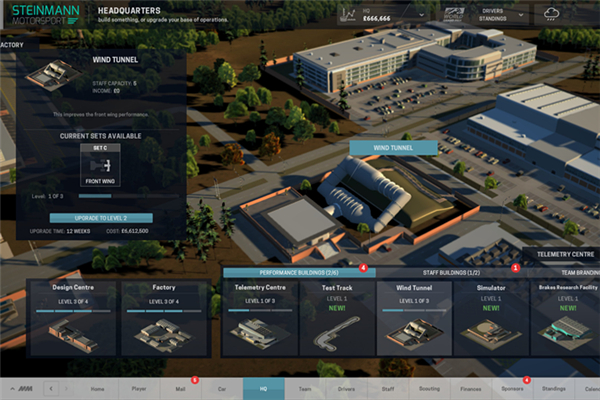Open the Drivers tab
The width and height of the screenshot is (600, 400).
click(x=346, y=388)
